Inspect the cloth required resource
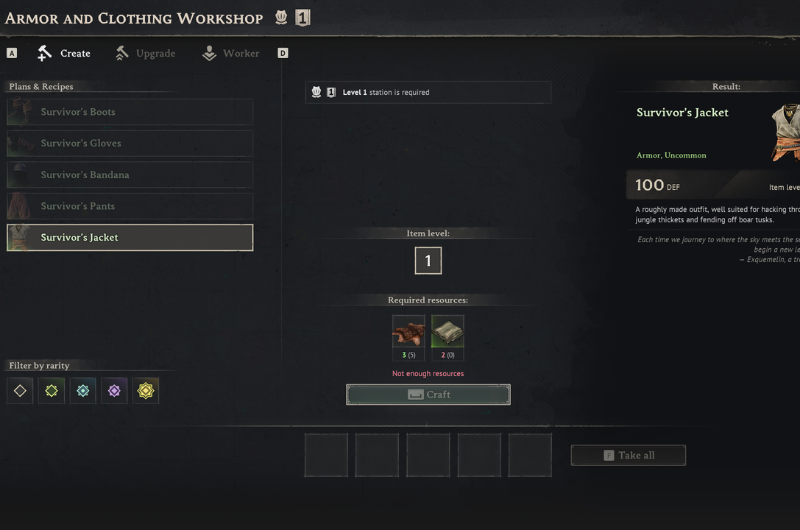 pos(447,332)
